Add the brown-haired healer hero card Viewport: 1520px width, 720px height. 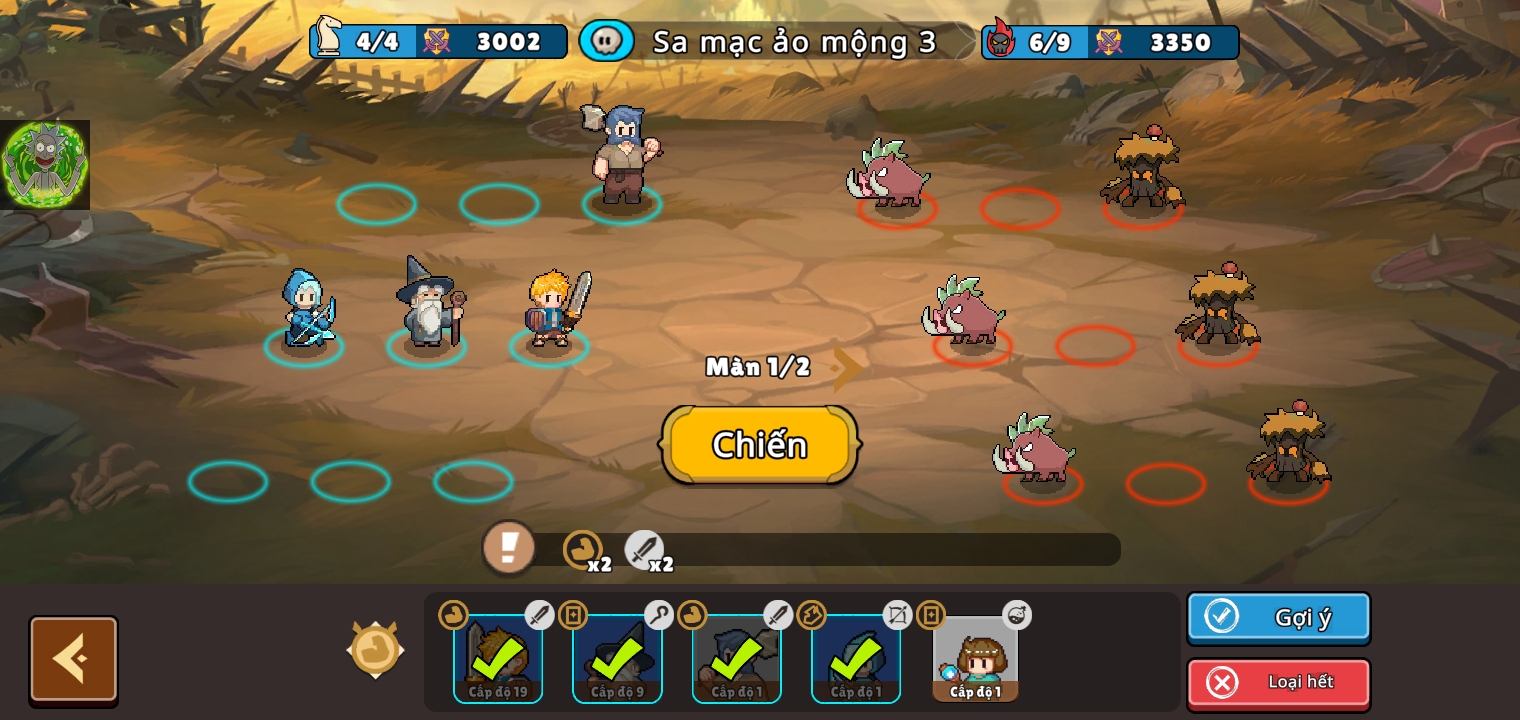click(975, 658)
